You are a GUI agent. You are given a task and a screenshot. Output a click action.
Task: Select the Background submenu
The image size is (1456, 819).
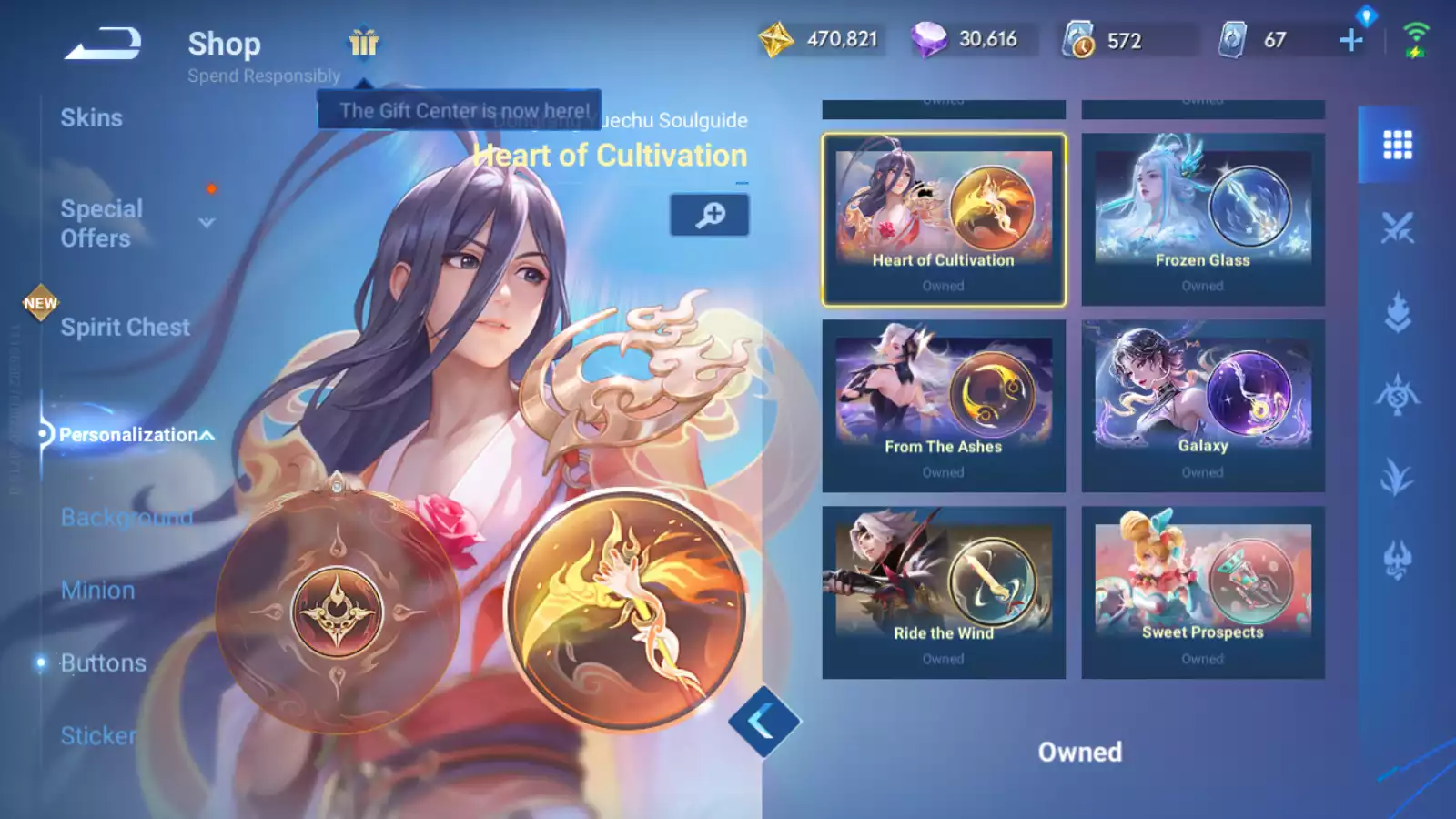pos(126,517)
